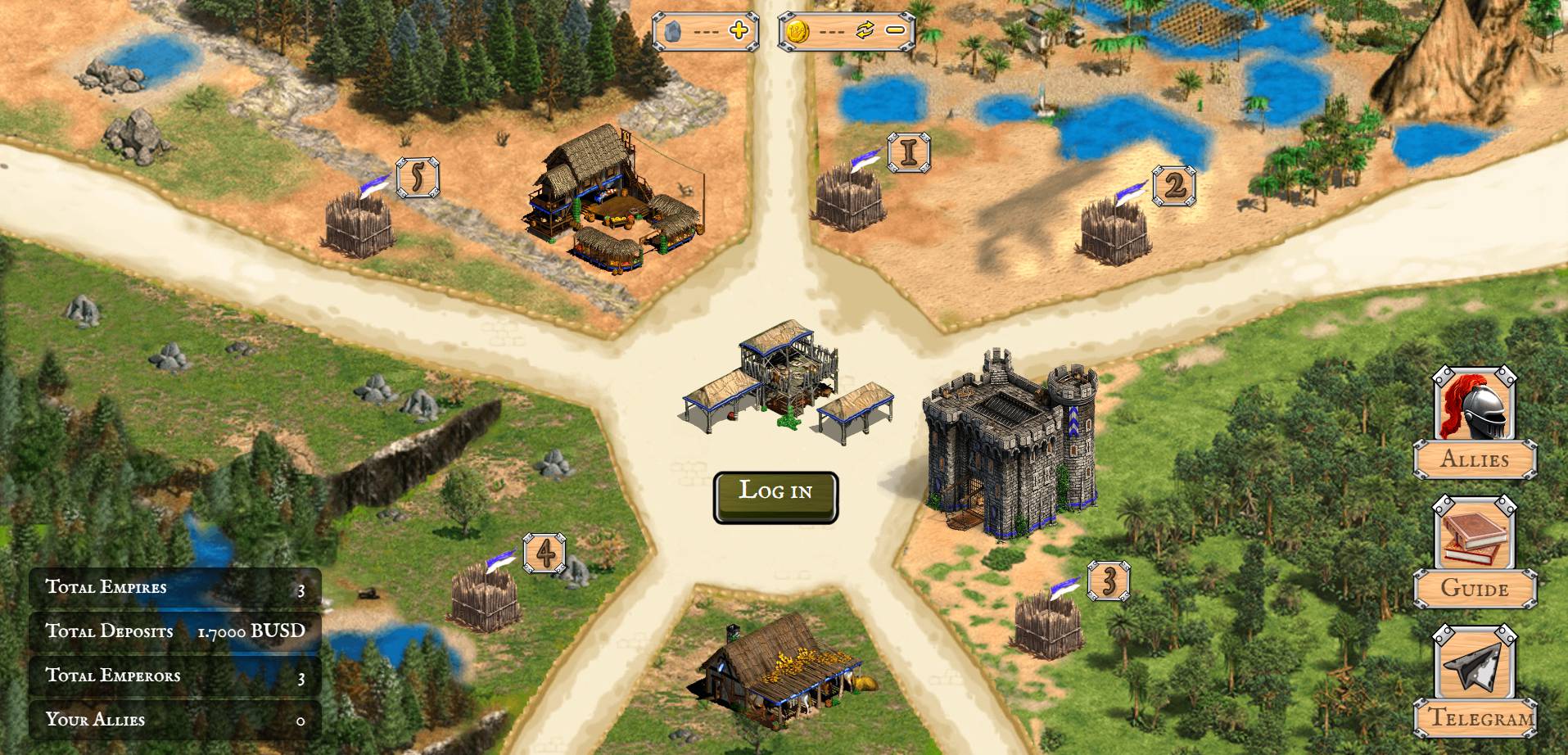Withdraw coins with the yellow minus button

click(x=895, y=31)
